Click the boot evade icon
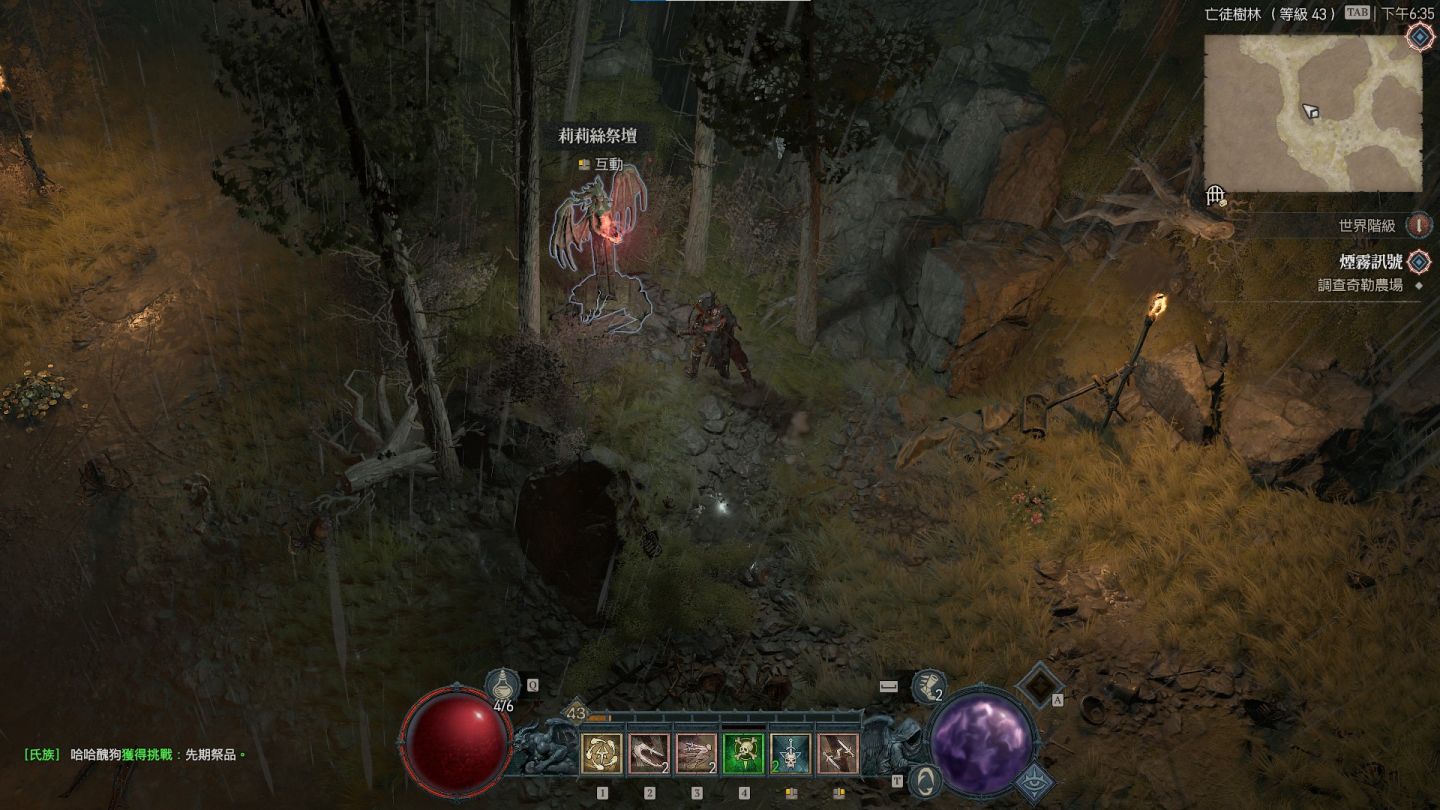The height and width of the screenshot is (810, 1440). click(929, 686)
